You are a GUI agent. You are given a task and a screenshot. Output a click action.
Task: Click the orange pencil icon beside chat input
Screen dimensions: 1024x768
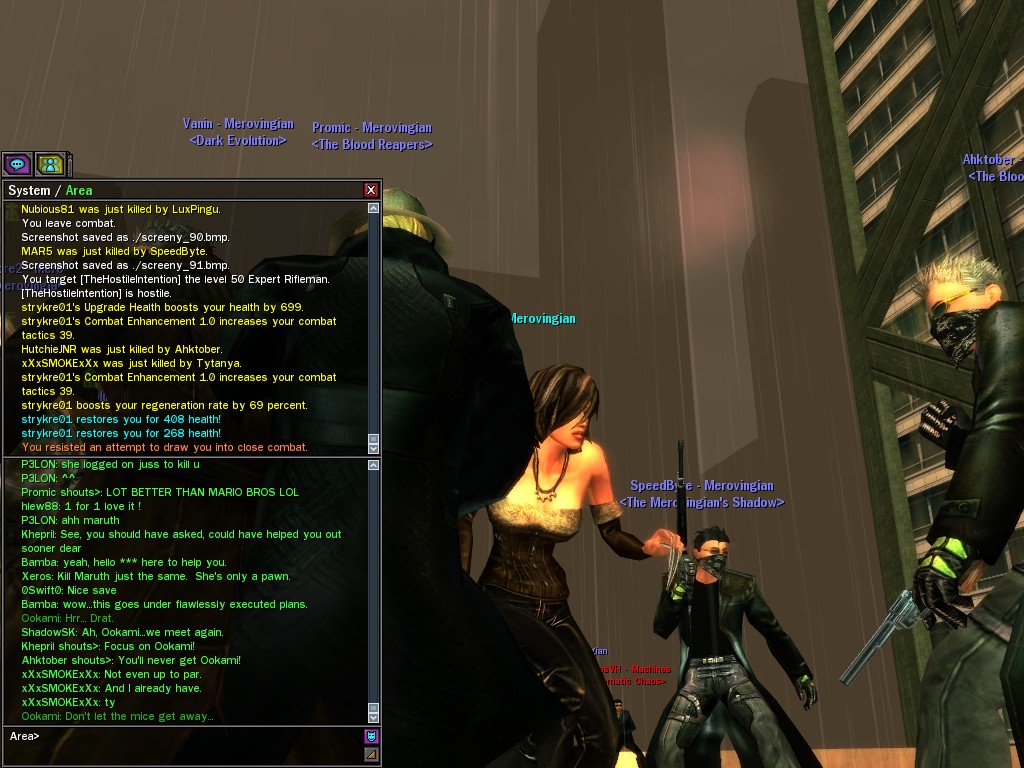point(371,754)
